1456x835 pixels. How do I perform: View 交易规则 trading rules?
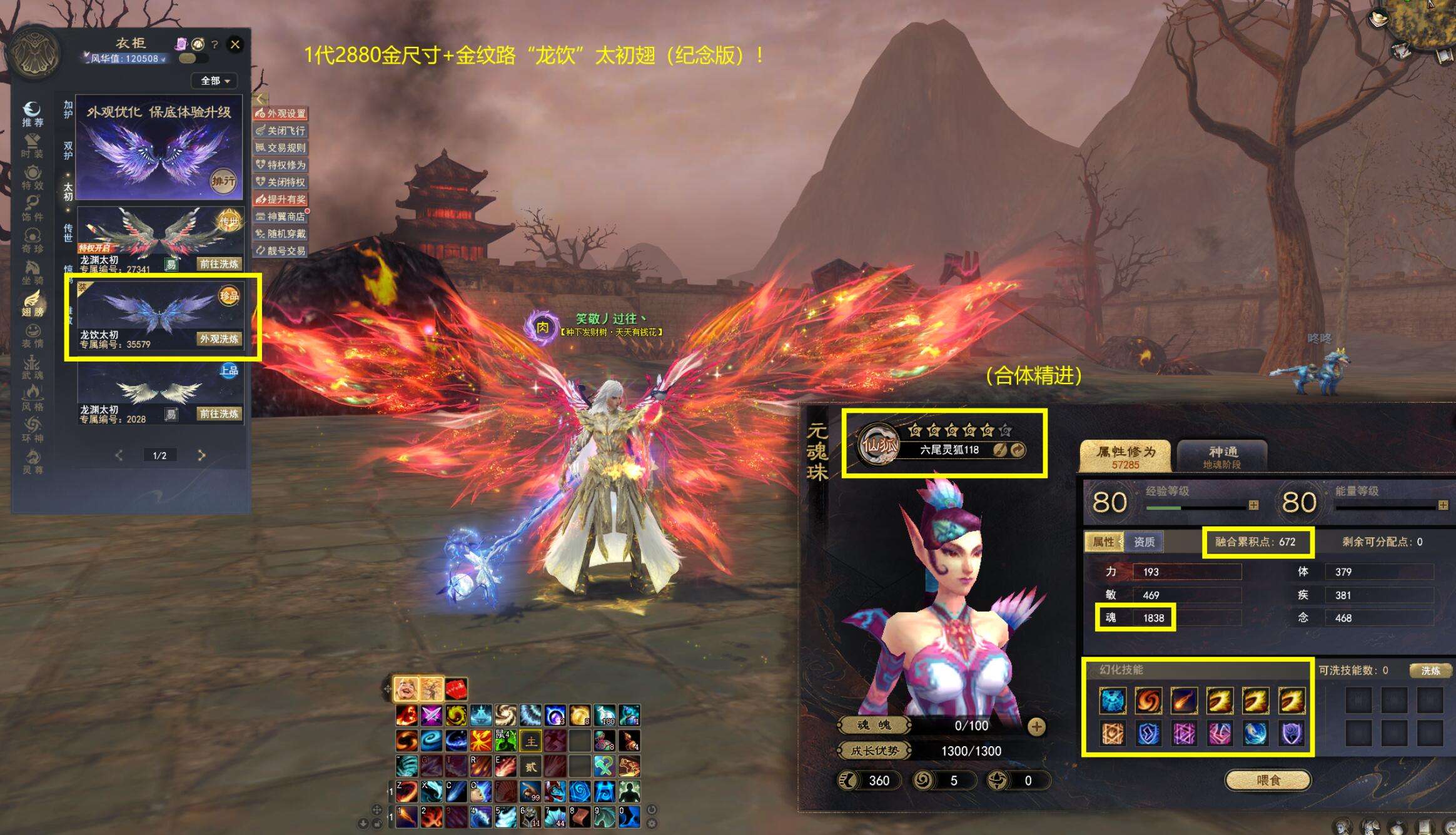(281, 148)
